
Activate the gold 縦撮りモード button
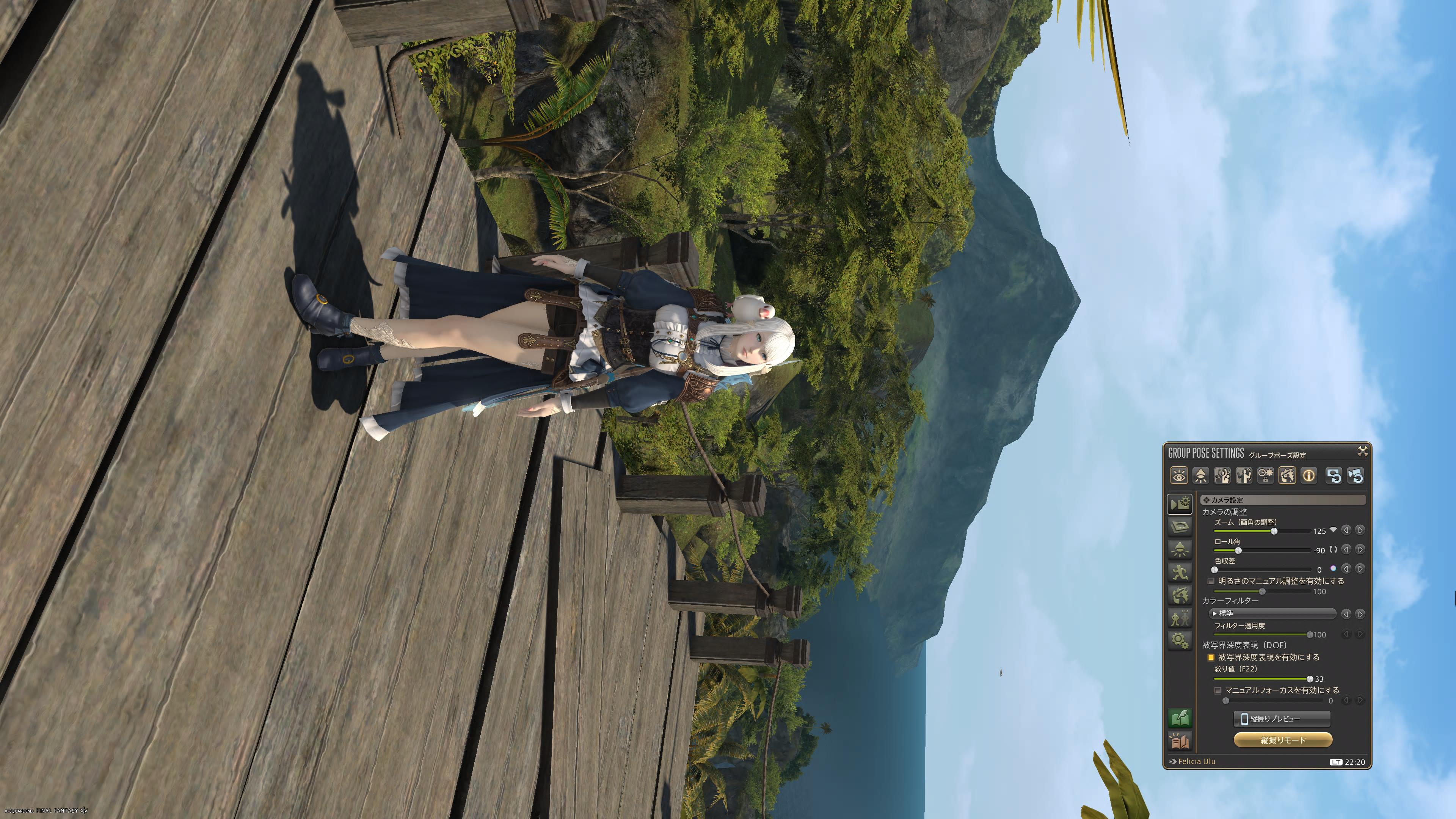tap(1282, 740)
